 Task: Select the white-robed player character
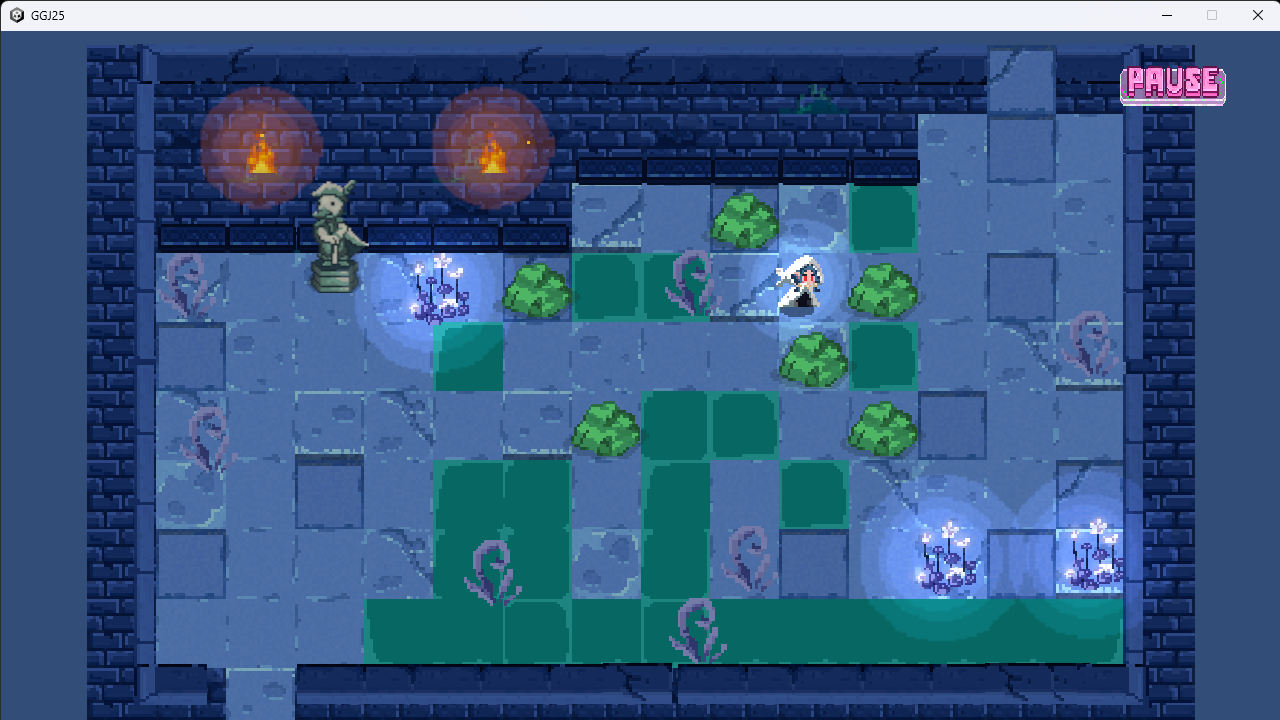point(800,285)
